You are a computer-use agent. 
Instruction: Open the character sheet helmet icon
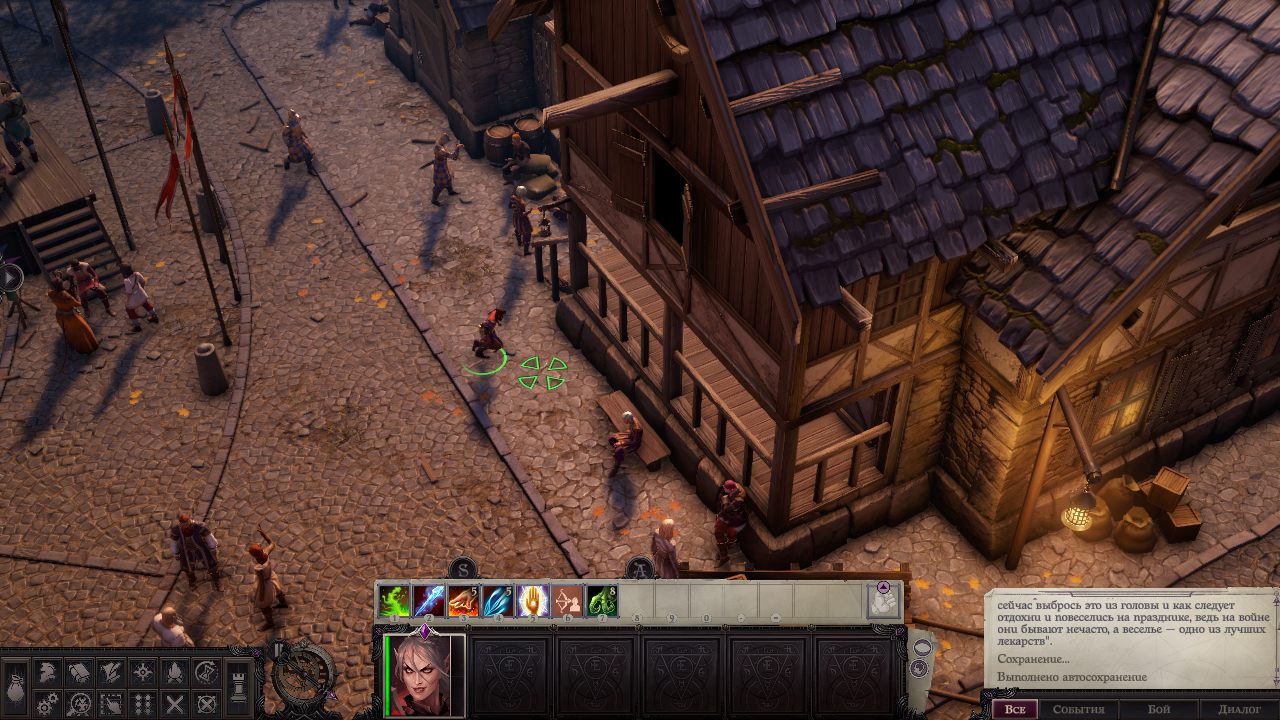[x=46, y=673]
